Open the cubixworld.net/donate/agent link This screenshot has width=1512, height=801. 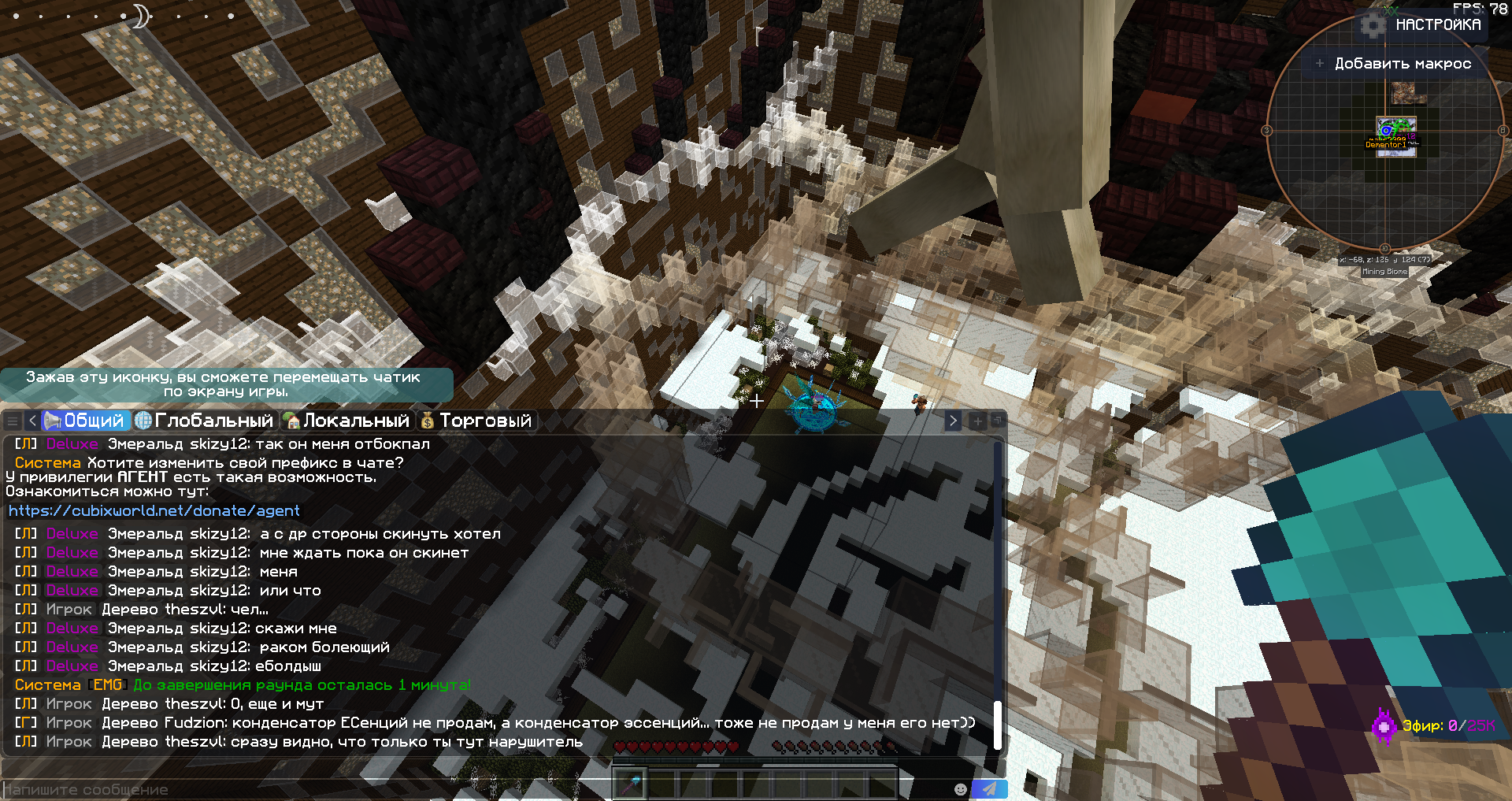pyautogui.click(x=154, y=511)
